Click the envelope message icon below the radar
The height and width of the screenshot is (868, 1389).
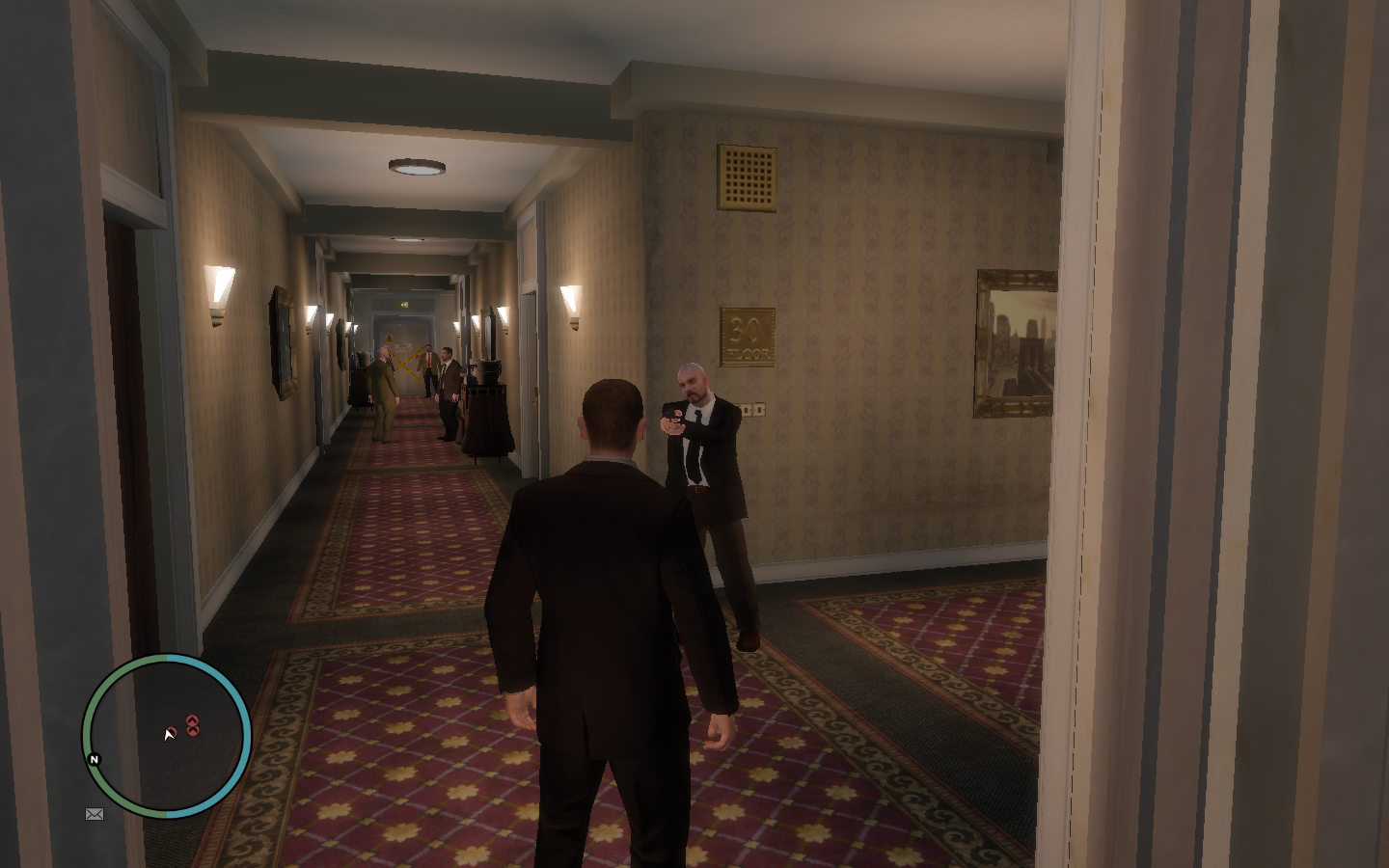pyautogui.click(x=94, y=815)
